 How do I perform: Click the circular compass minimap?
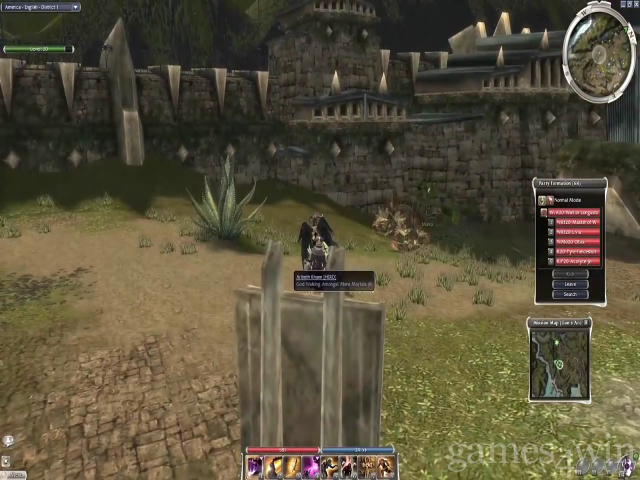click(599, 43)
